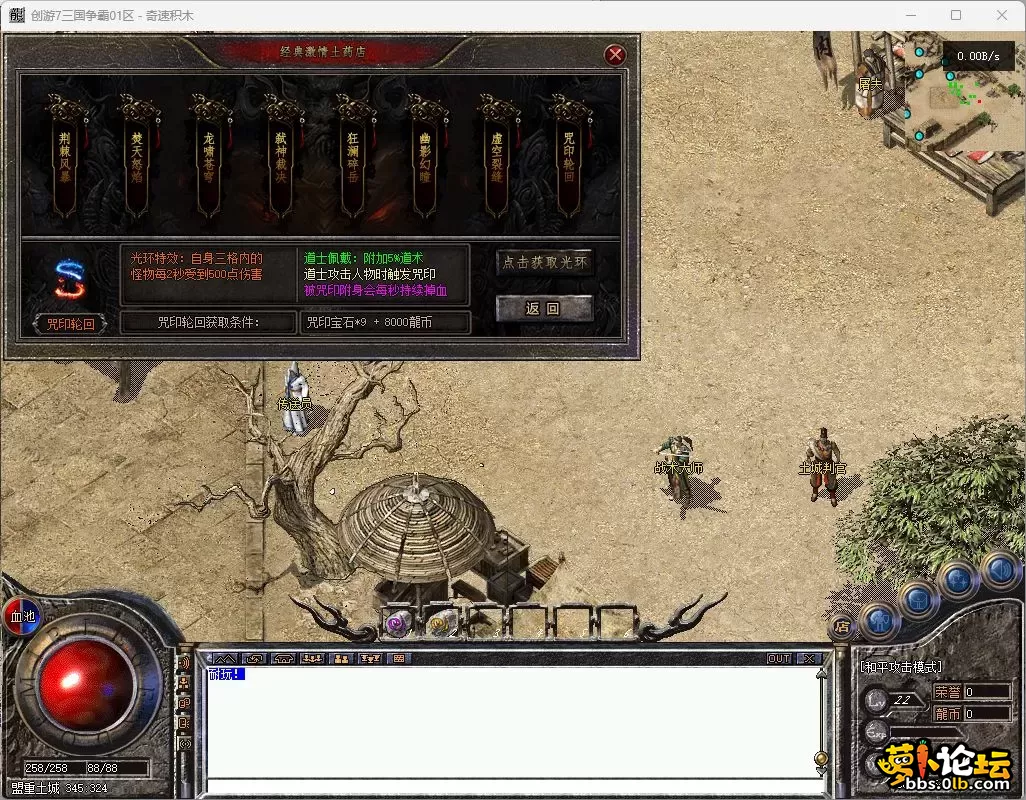Screen dimensions: 1026x800
Task: Choose the 幽影幻瞳 aura banner
Action: pyautogui.click(x=425, y=160)
